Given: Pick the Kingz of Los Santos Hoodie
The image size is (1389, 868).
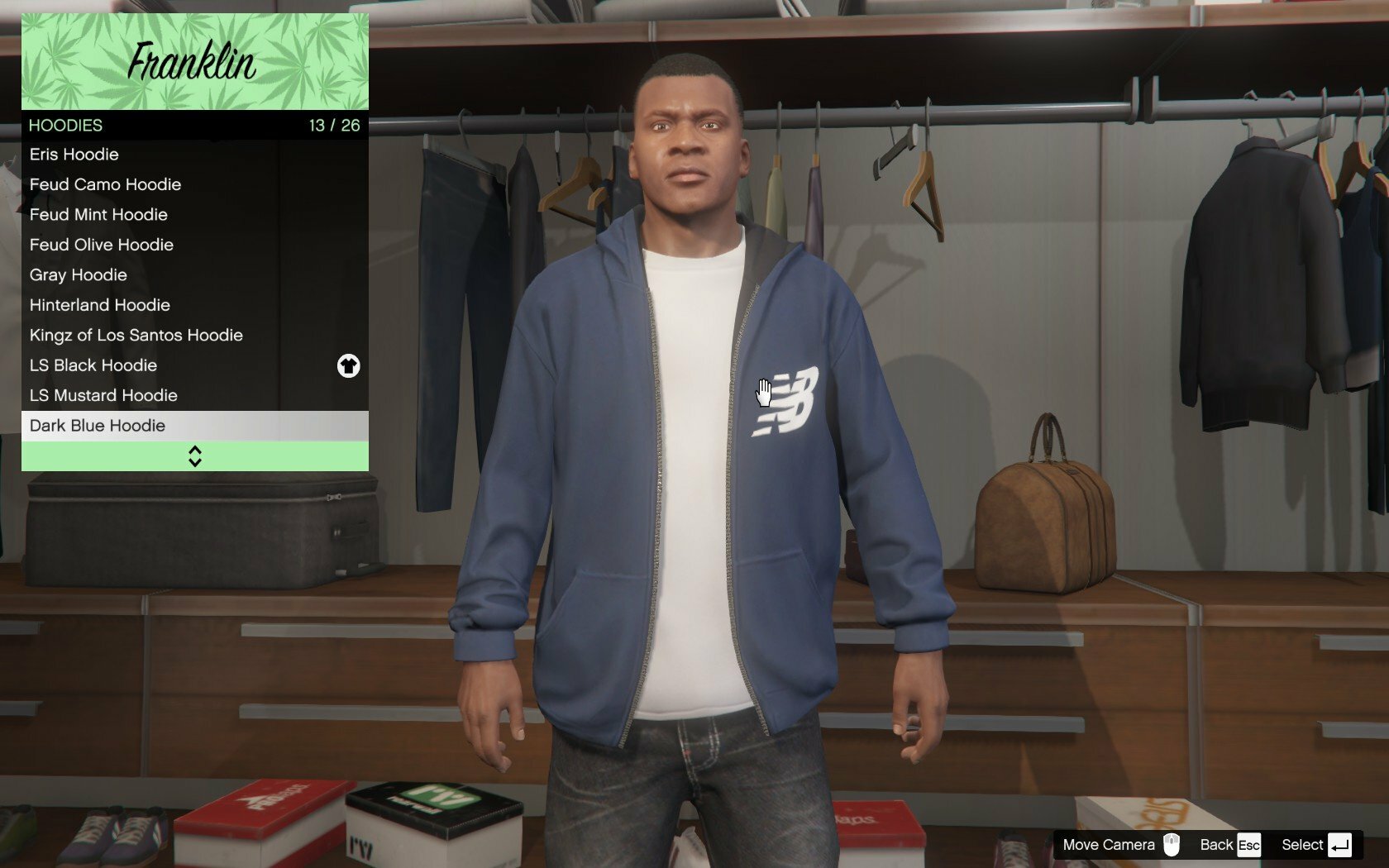Looking at the screenshot, I should 136,336.
